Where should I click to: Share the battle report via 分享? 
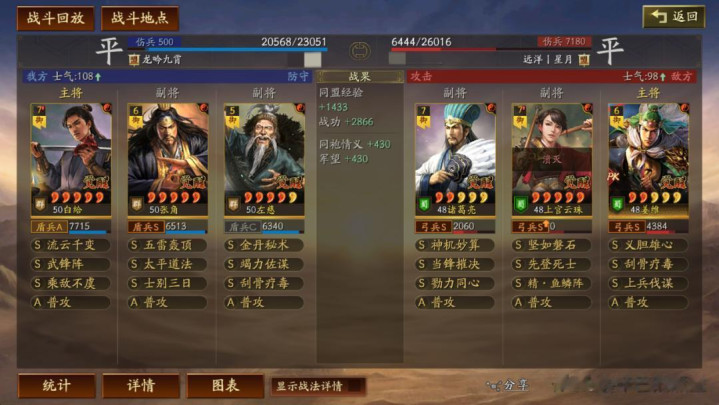click(x=508, y=385)
